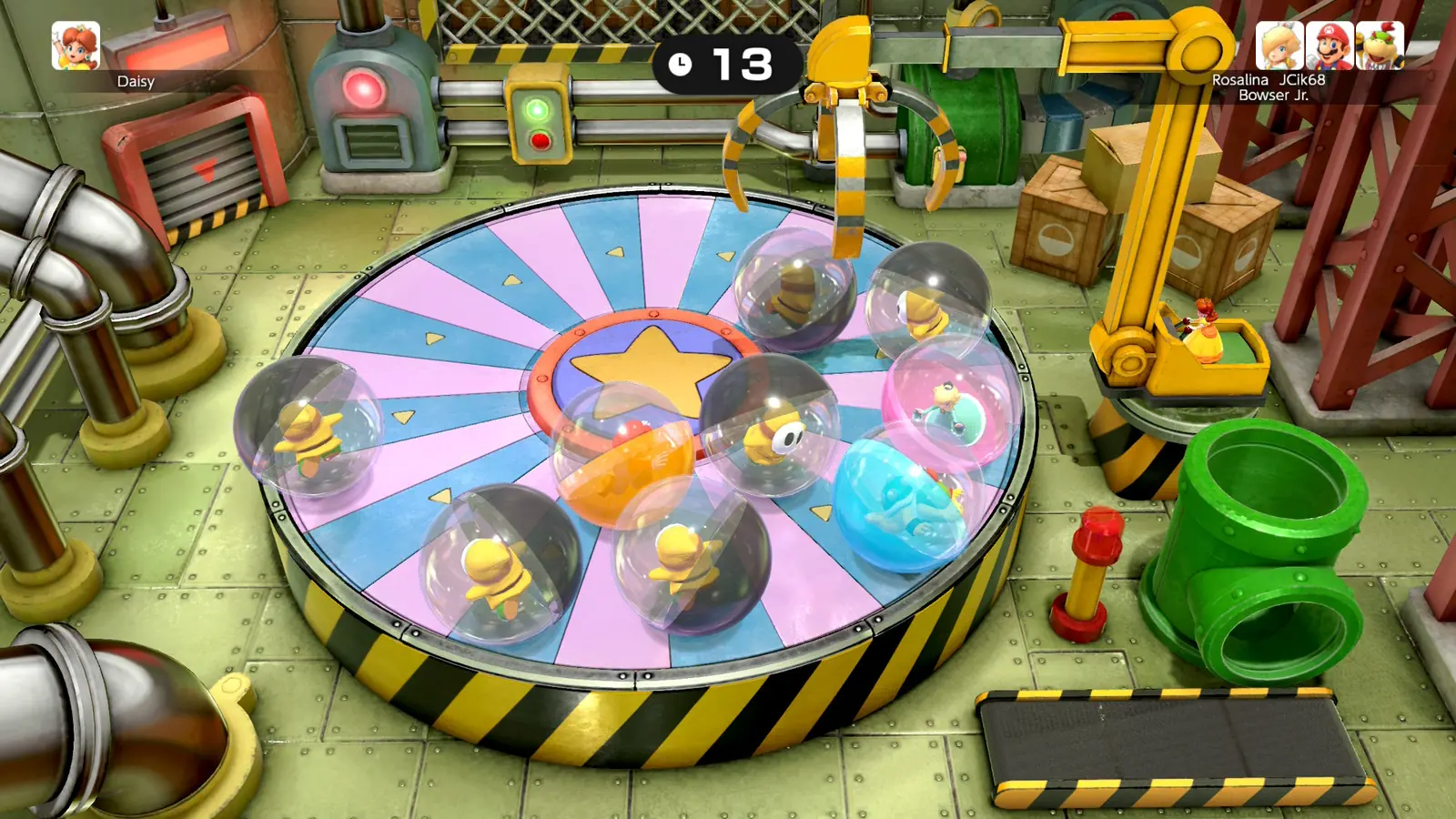Select Rosalina's team portrait
The height and width of the screenshot is (819, 1456).
[1279, 45]
